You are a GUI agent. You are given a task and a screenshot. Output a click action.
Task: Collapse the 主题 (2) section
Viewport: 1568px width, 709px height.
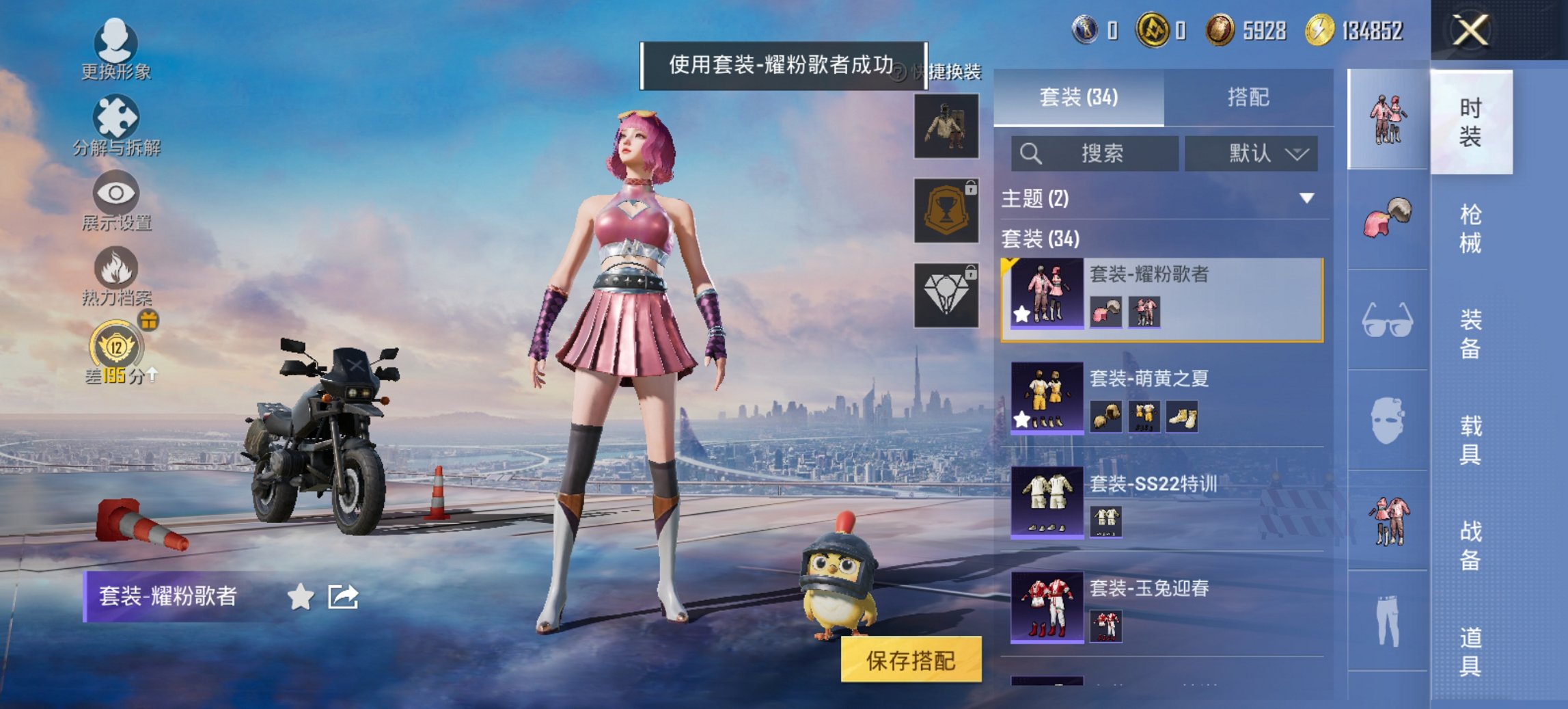(x=1307, y=199)
